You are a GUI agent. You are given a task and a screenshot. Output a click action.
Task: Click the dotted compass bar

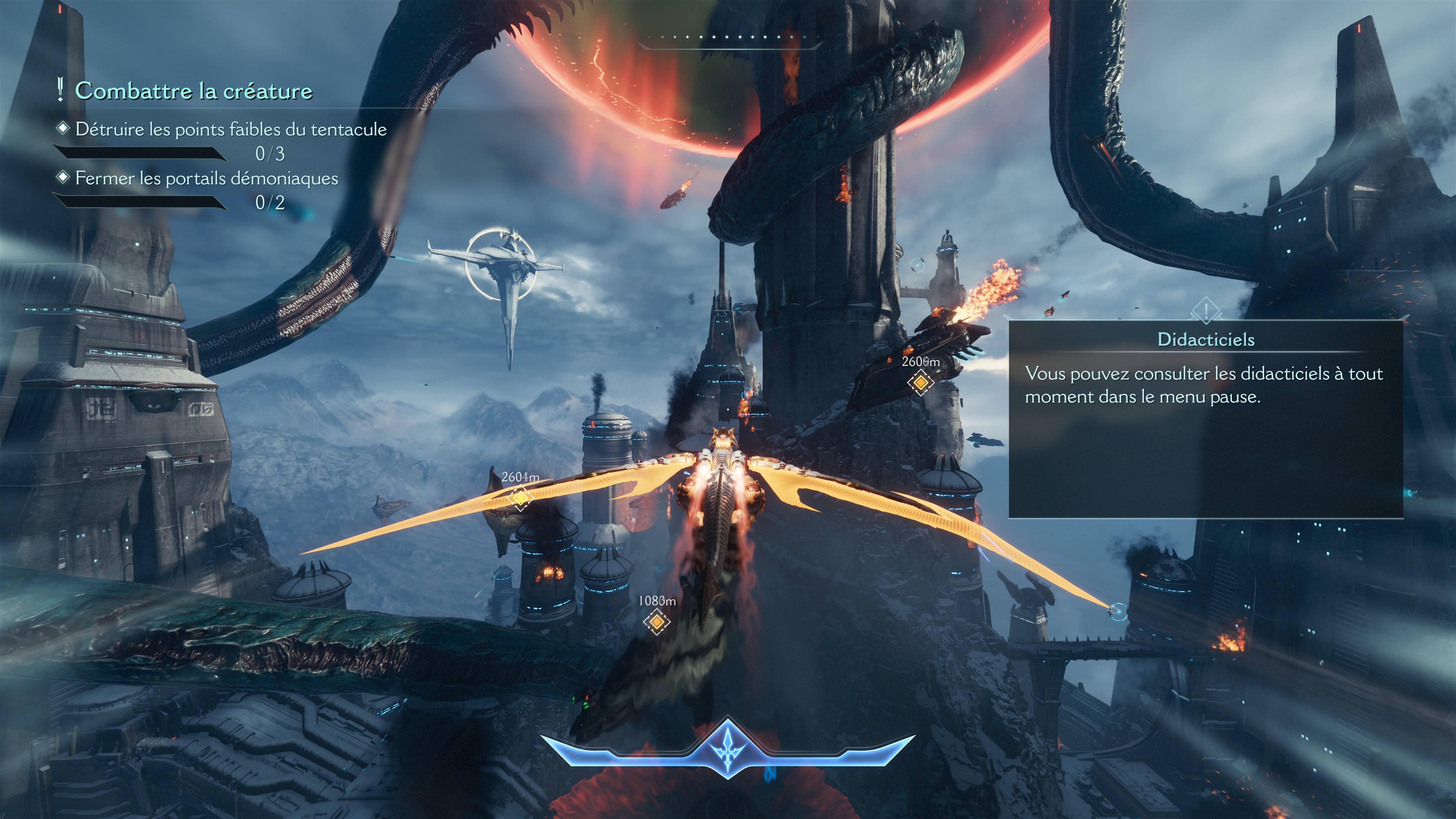[x=729, y=37]
